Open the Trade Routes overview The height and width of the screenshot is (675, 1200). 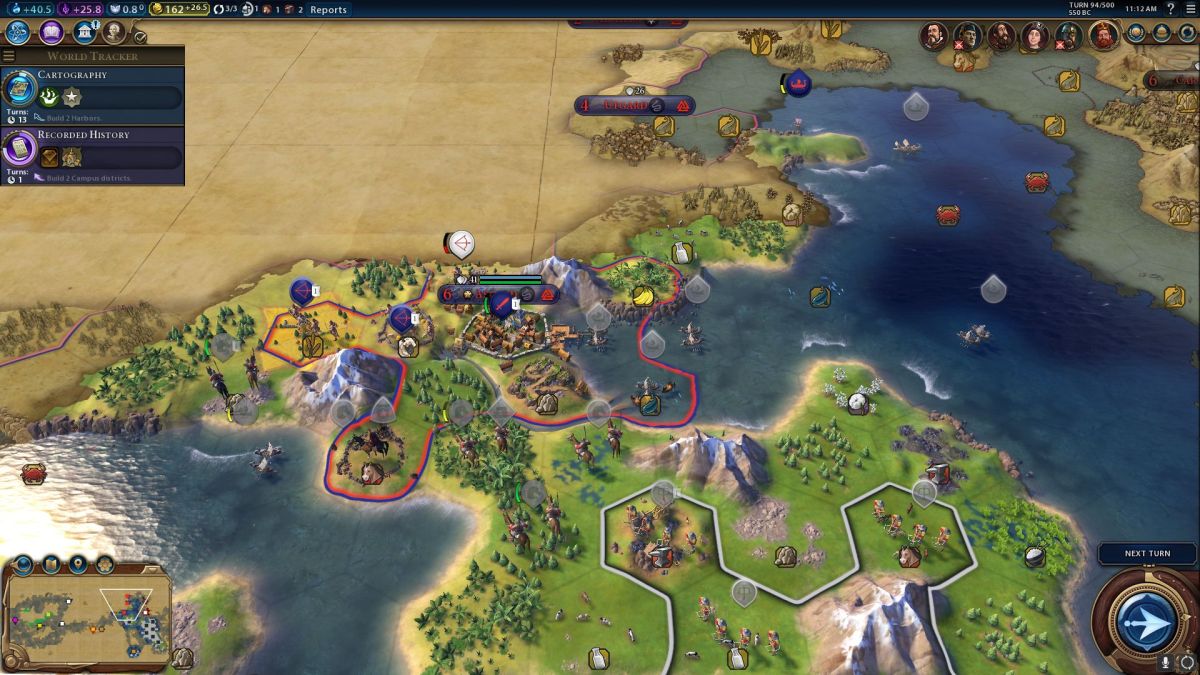(x=1185, y=33)
